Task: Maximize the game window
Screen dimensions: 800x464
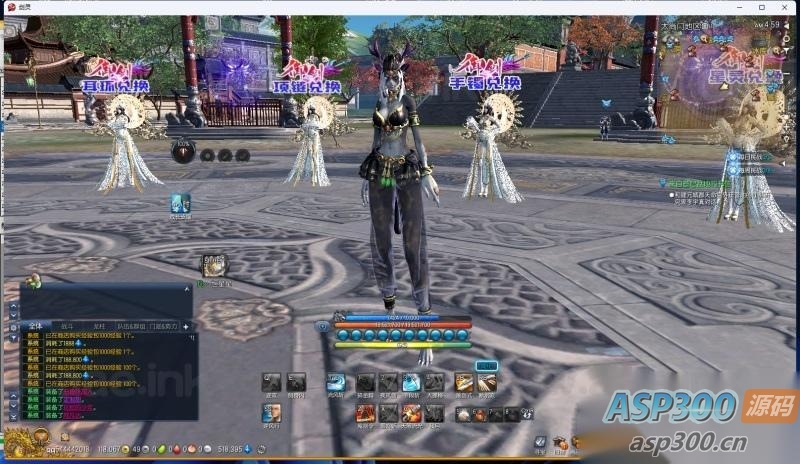Action: click(761, 7)
